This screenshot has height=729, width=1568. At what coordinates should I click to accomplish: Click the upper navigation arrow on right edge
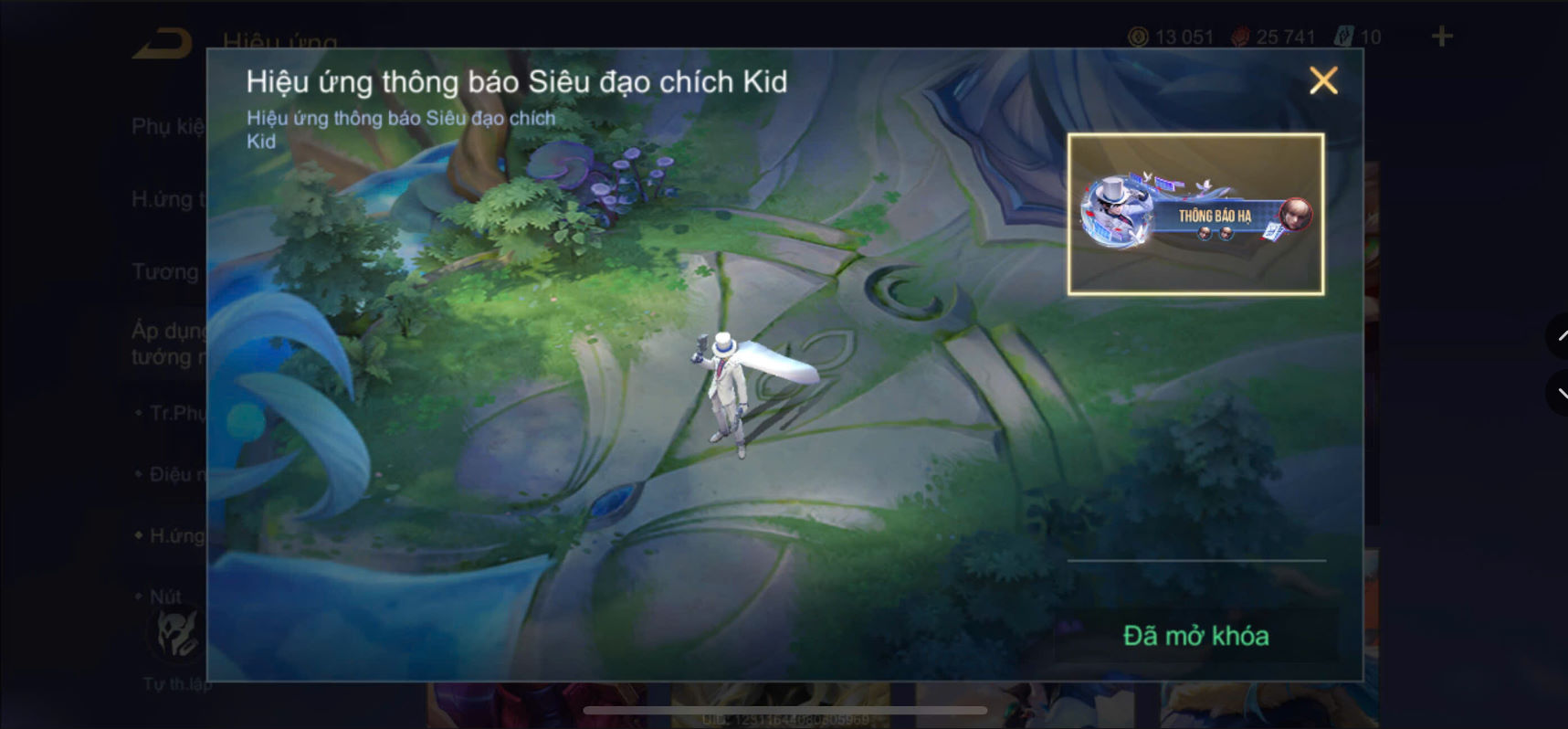1559,336
